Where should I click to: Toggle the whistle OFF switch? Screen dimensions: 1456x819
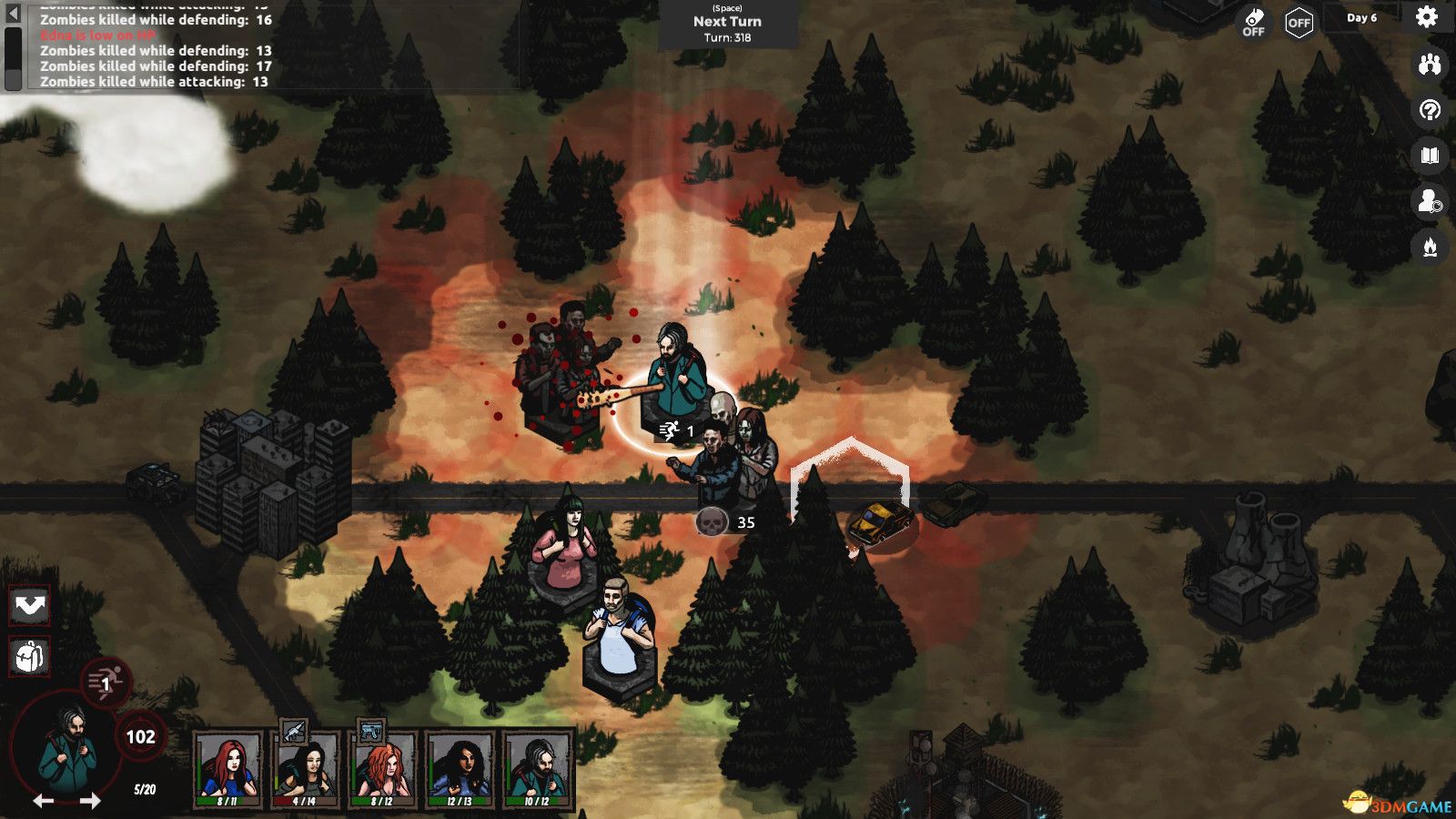click(1254, 23)
